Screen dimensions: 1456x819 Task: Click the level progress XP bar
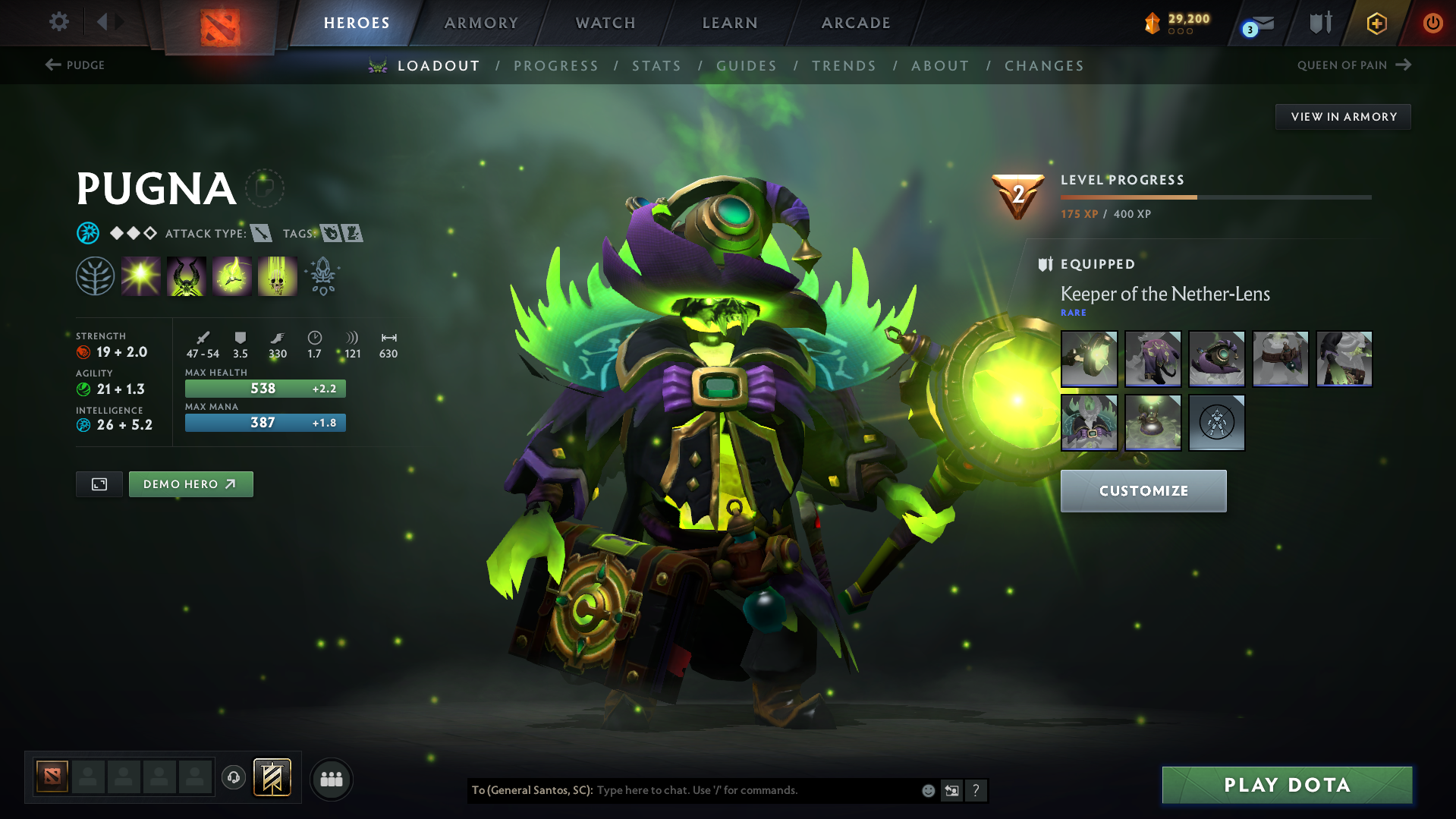point(1214,196)
